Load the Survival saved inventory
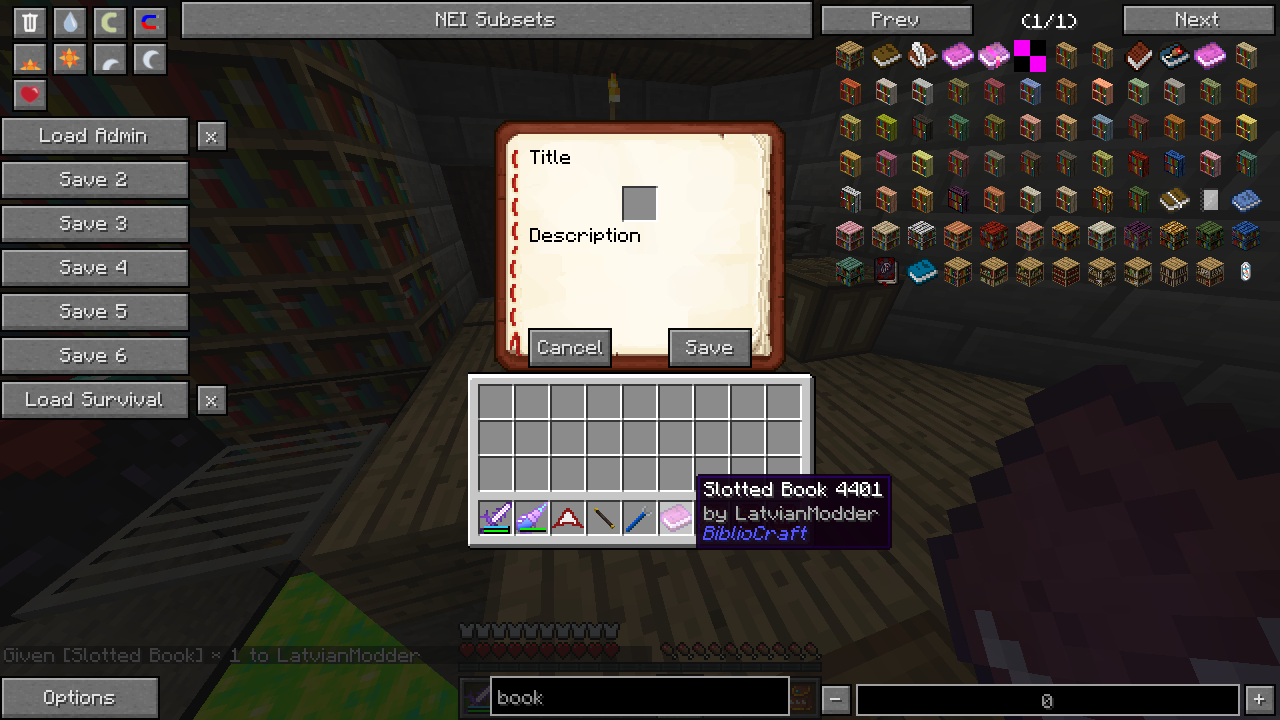This screenshot has width=1280, height=720. point(94,400)
